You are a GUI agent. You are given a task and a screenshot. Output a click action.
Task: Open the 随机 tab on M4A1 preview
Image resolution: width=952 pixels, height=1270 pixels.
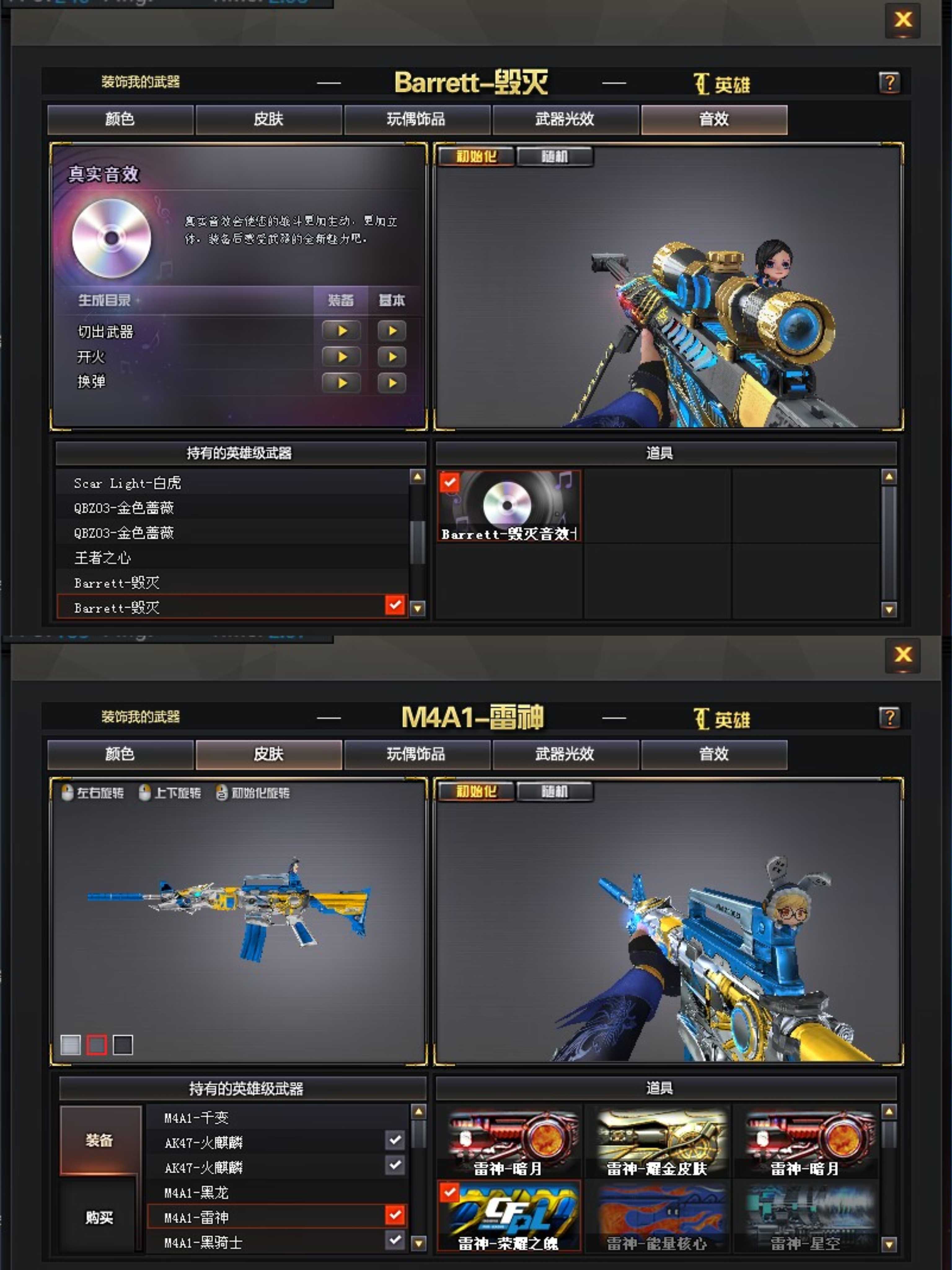click(554, 791)
